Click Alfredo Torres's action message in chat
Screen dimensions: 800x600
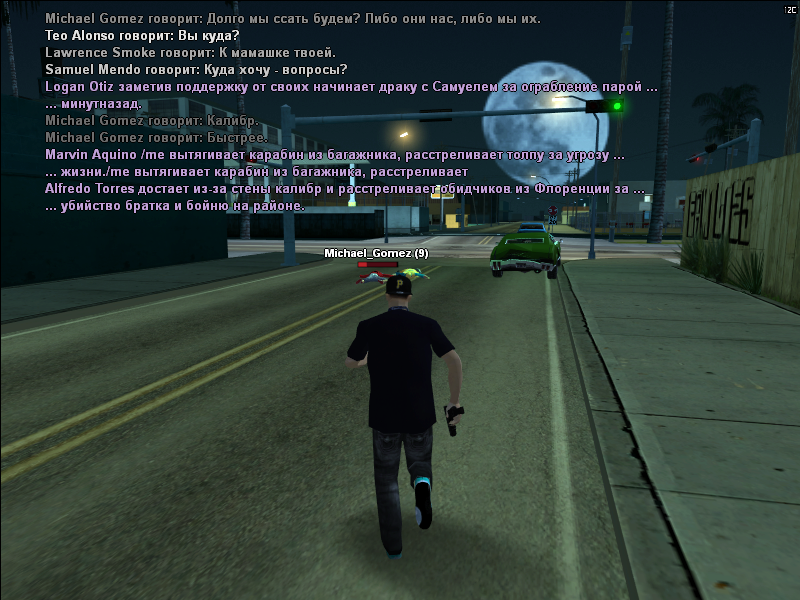345,189
